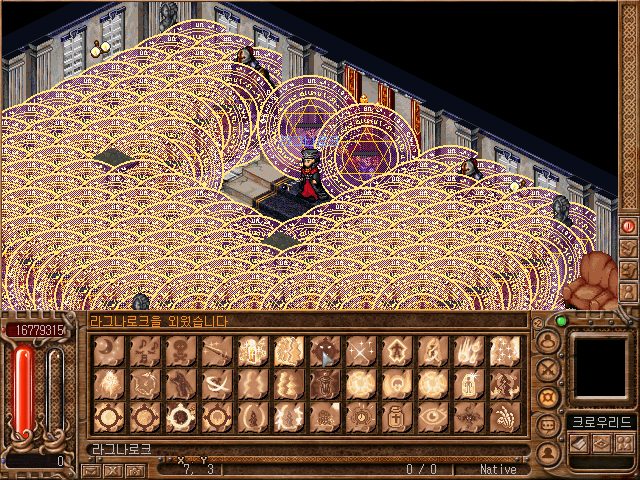The width and height of the screenshot is (640, 480).
Task: Click the red power button on right edge
Action: click(x=629, y=226)
